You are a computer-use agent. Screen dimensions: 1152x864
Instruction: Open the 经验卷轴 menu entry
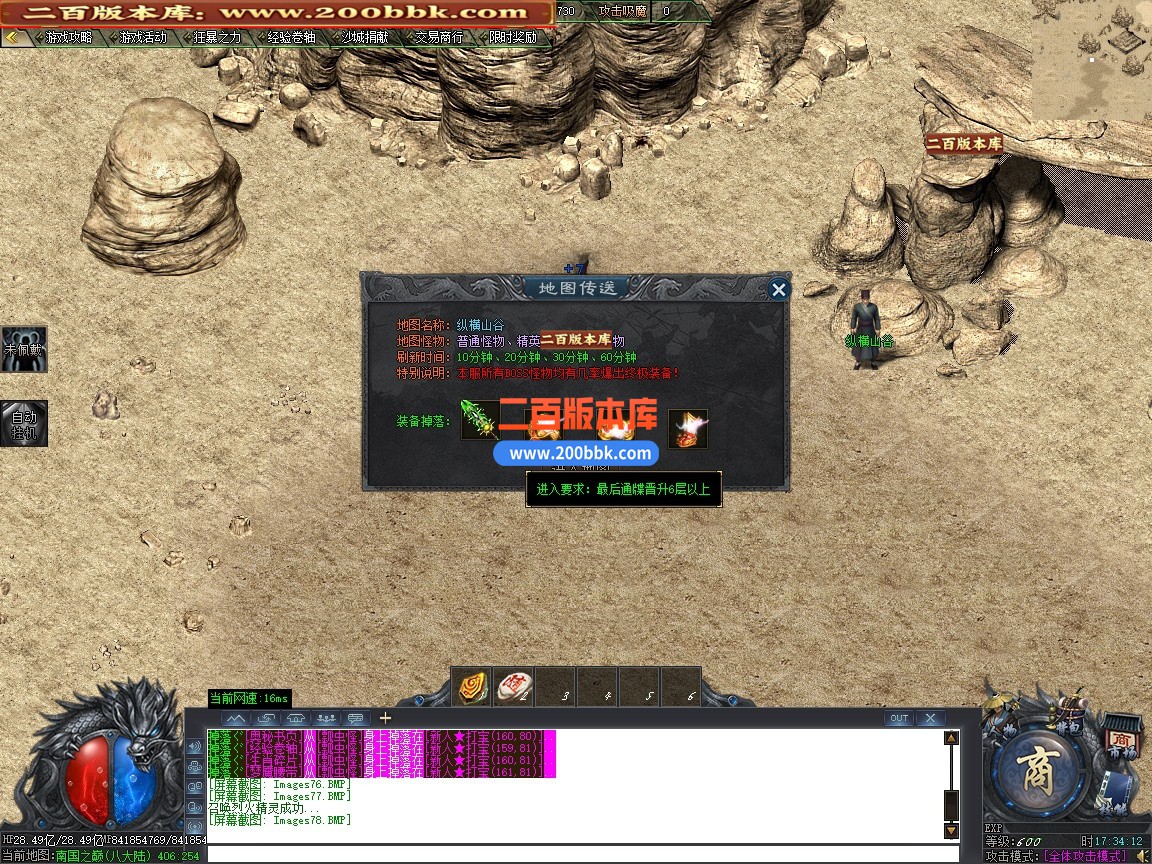click(x=290, y=38)
